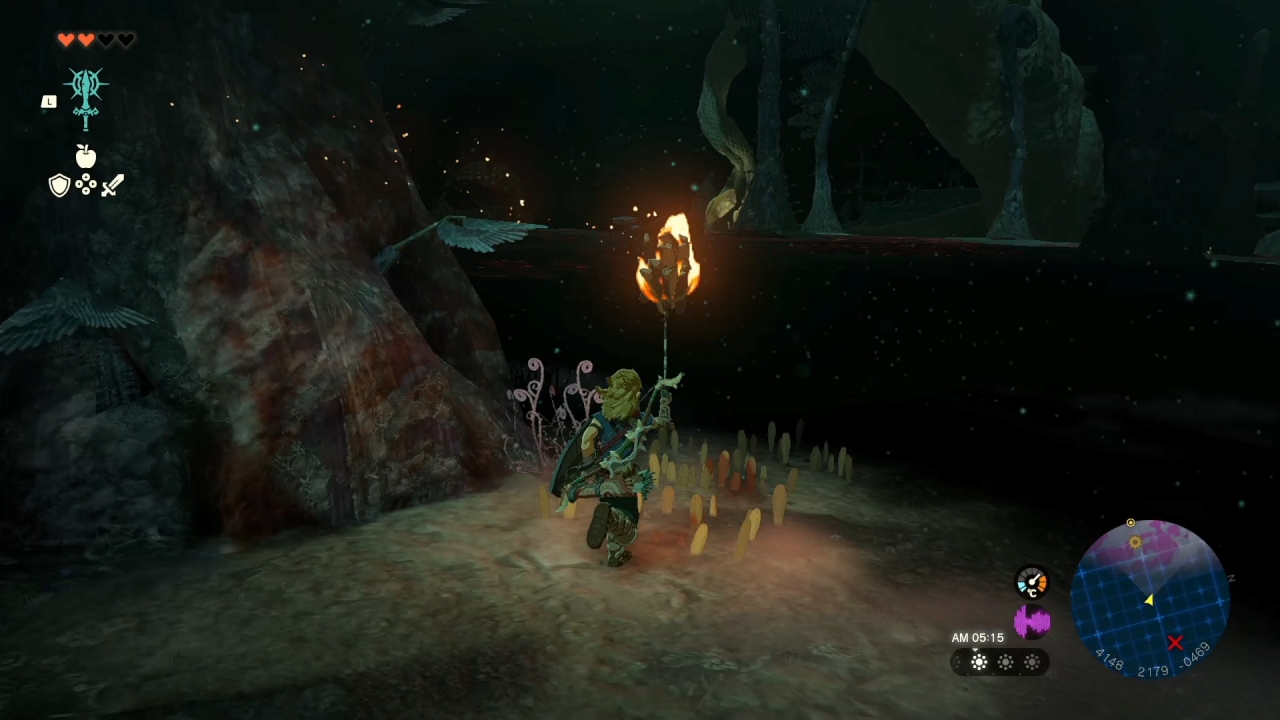The image size is (1280, 720).
Task: Choose the sword weapon quick-select icon
Action: [112, 185]
